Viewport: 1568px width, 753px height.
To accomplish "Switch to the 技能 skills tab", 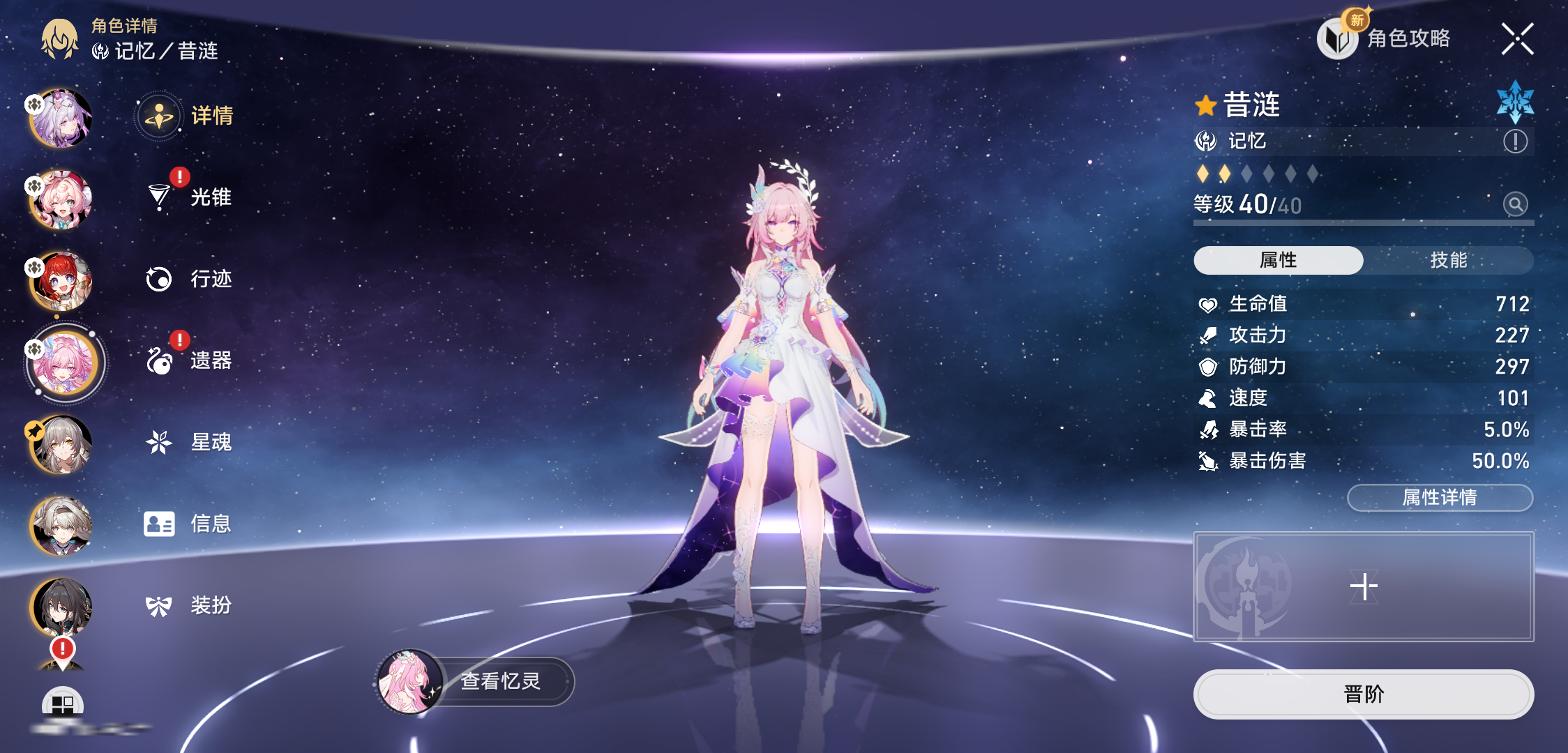I will tap(1448, 260).
